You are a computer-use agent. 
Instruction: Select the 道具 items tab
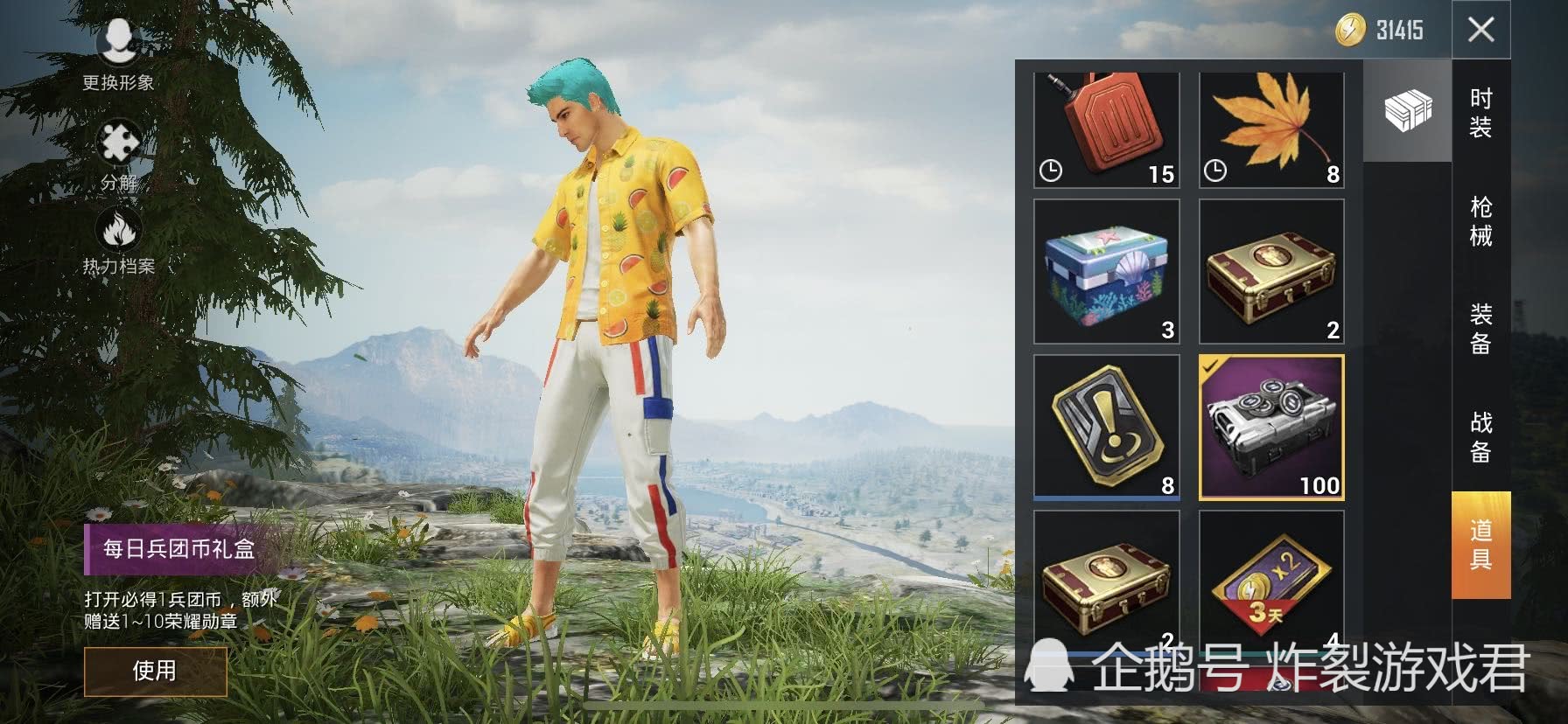pos(1480,544)
